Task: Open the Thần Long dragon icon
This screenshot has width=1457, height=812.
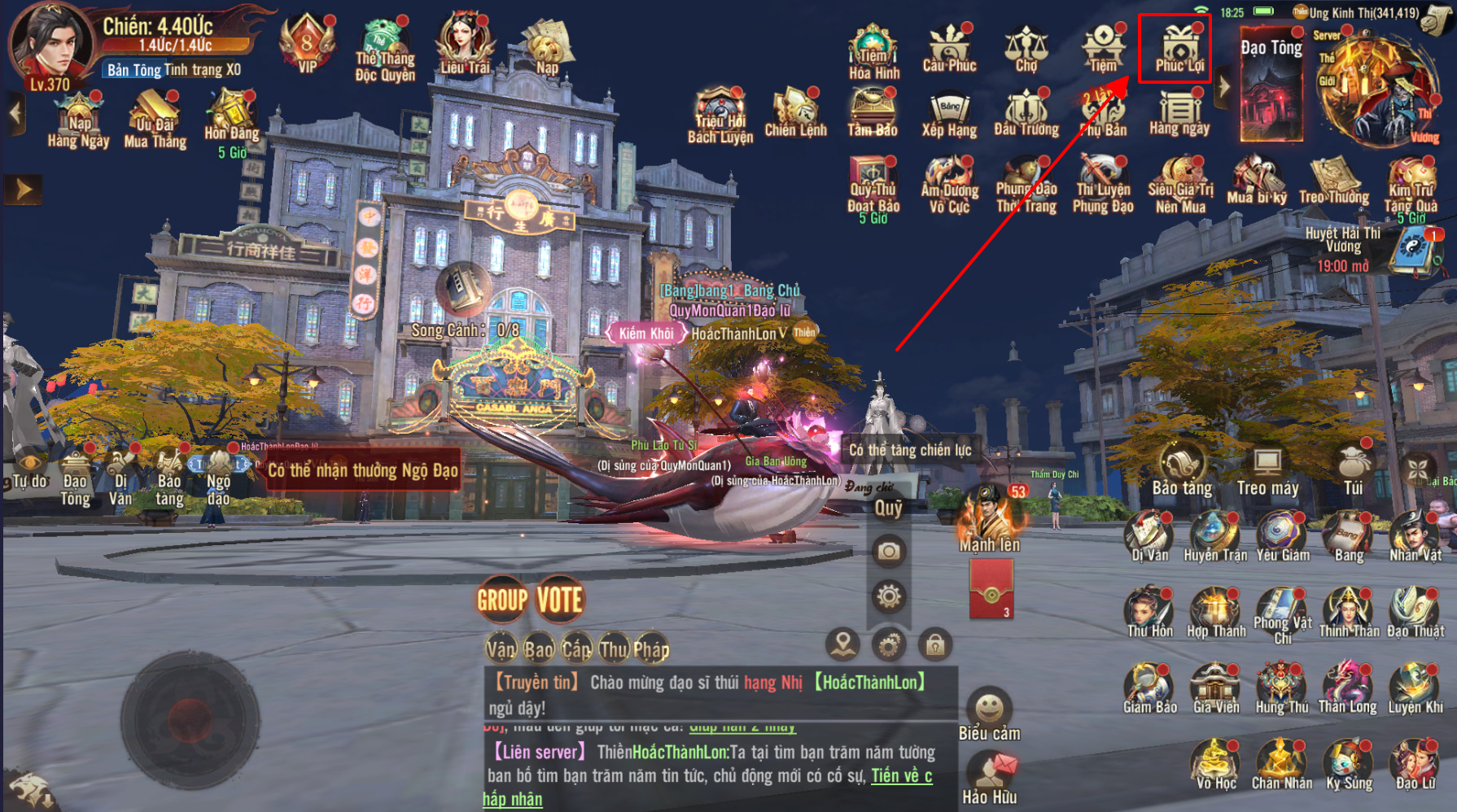Action: click(1347, 688)
